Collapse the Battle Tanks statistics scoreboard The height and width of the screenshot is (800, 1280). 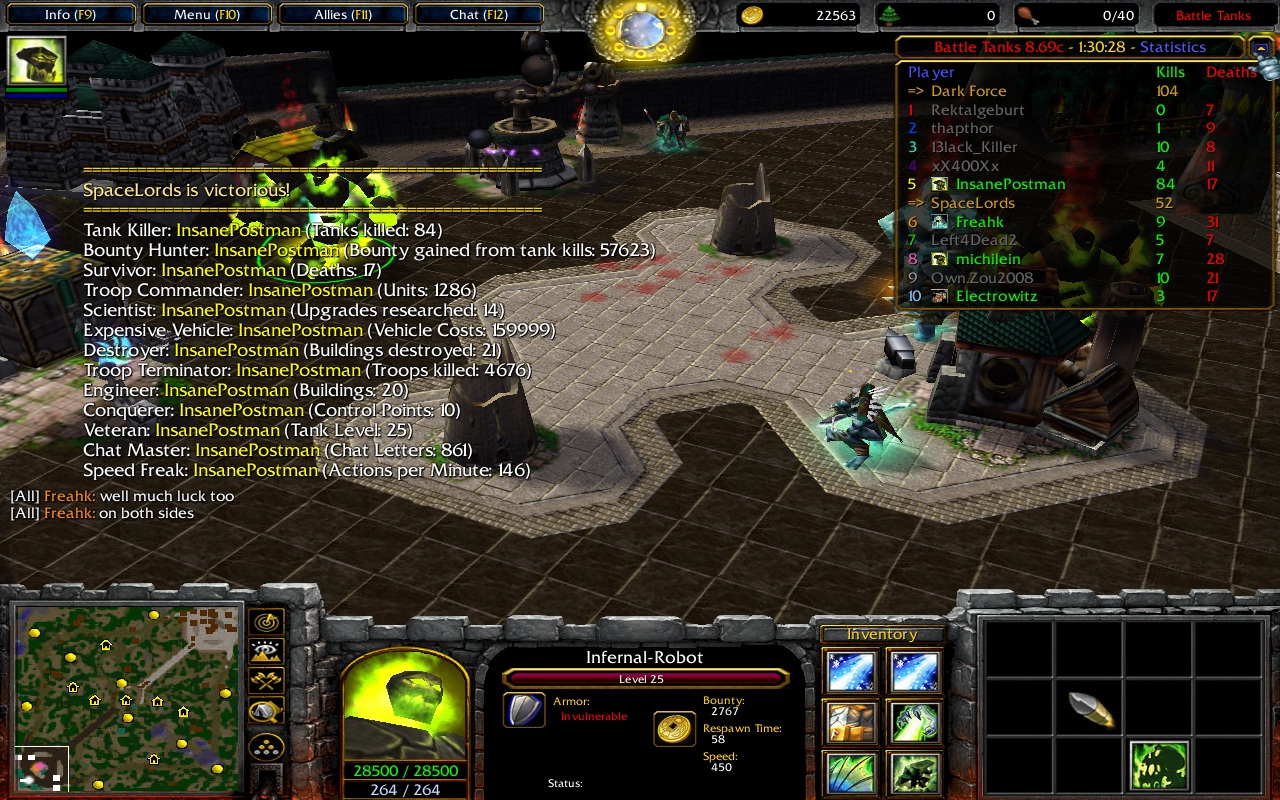[x=1259, y=47]
